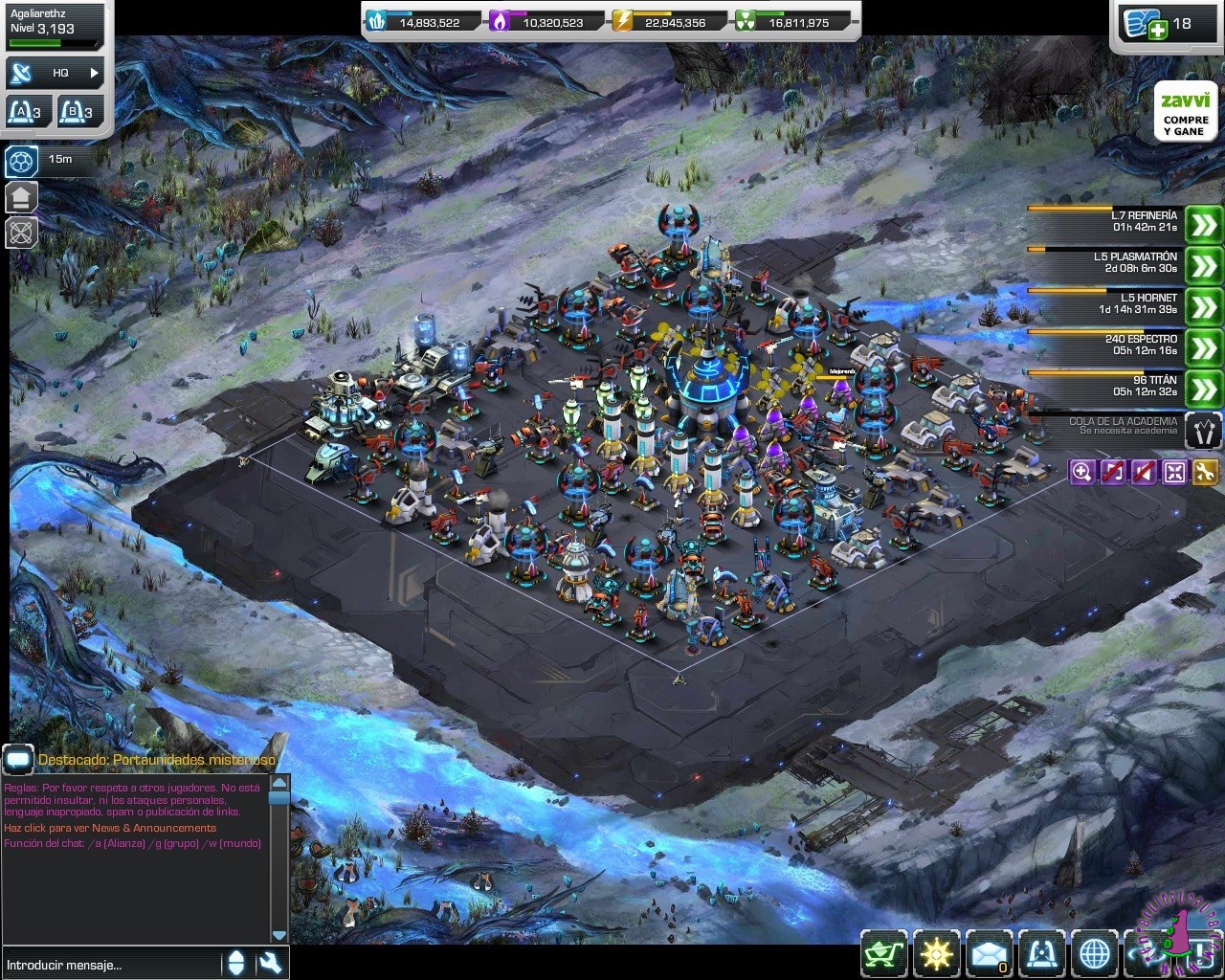
Task: Speed up 96 Titán production
Action: point(1203,390)
